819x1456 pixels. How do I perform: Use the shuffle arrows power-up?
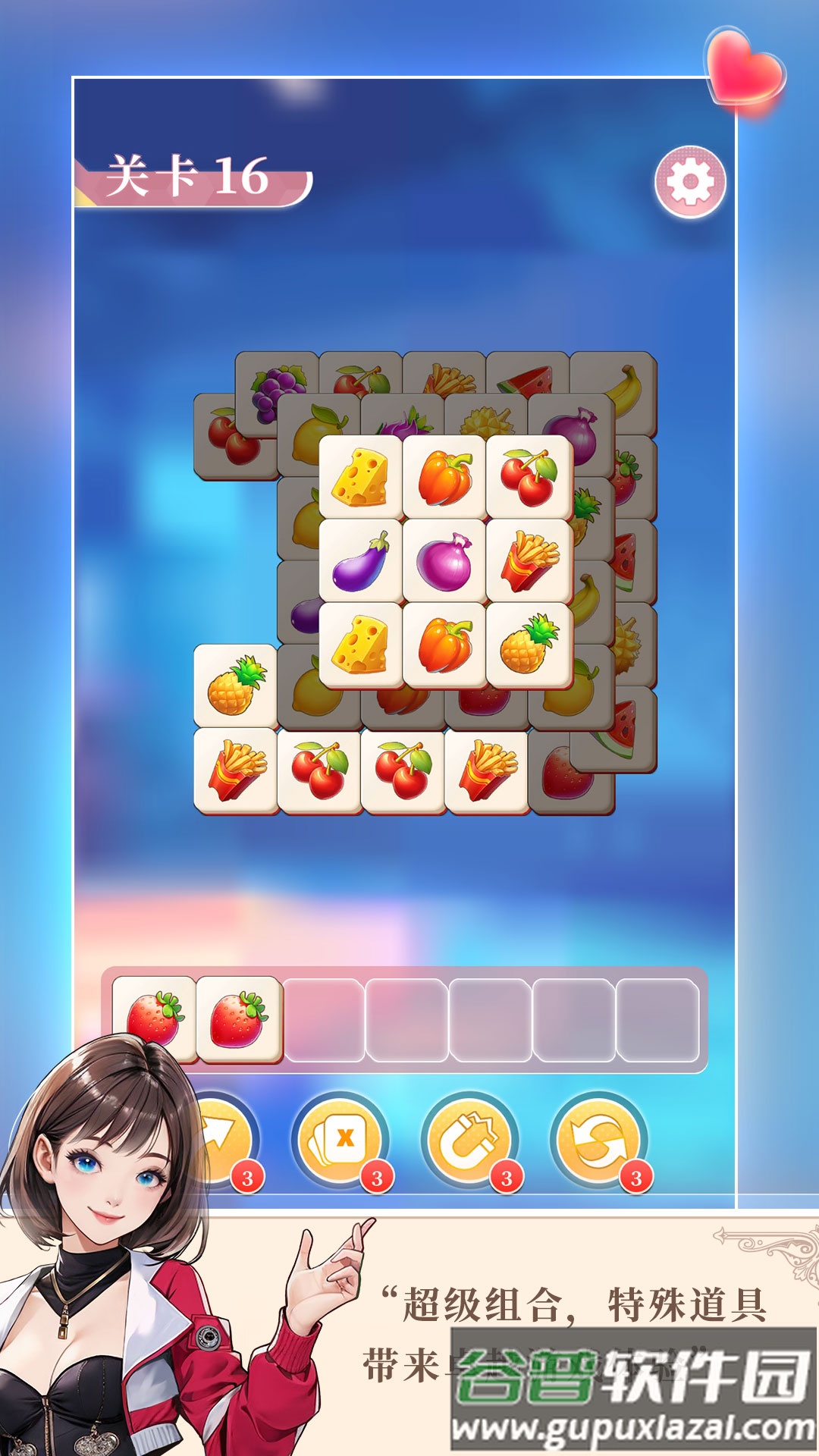[x=599, y=1139]
